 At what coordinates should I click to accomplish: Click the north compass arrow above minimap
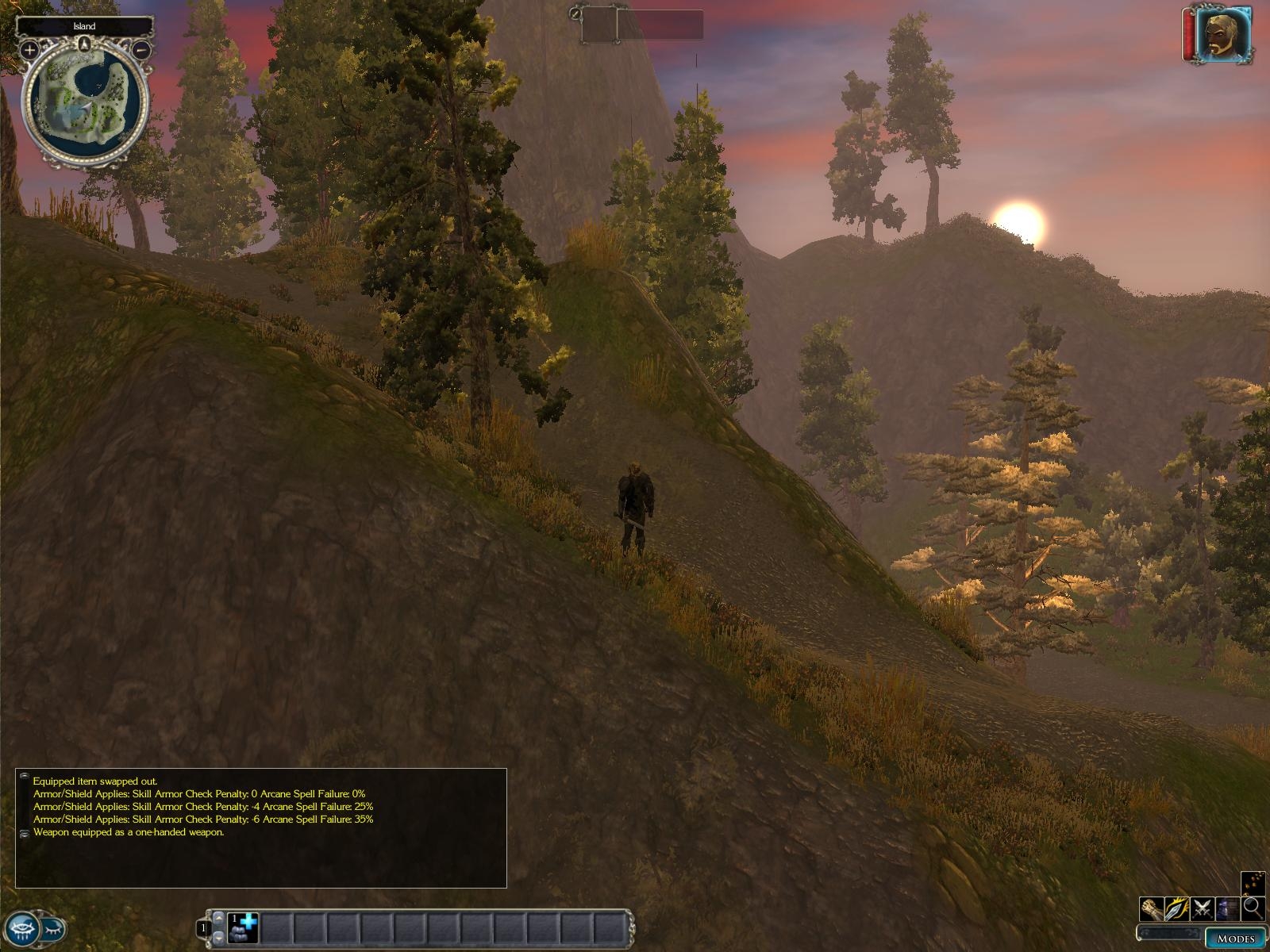pyautogui.click(x=84, y=44)
